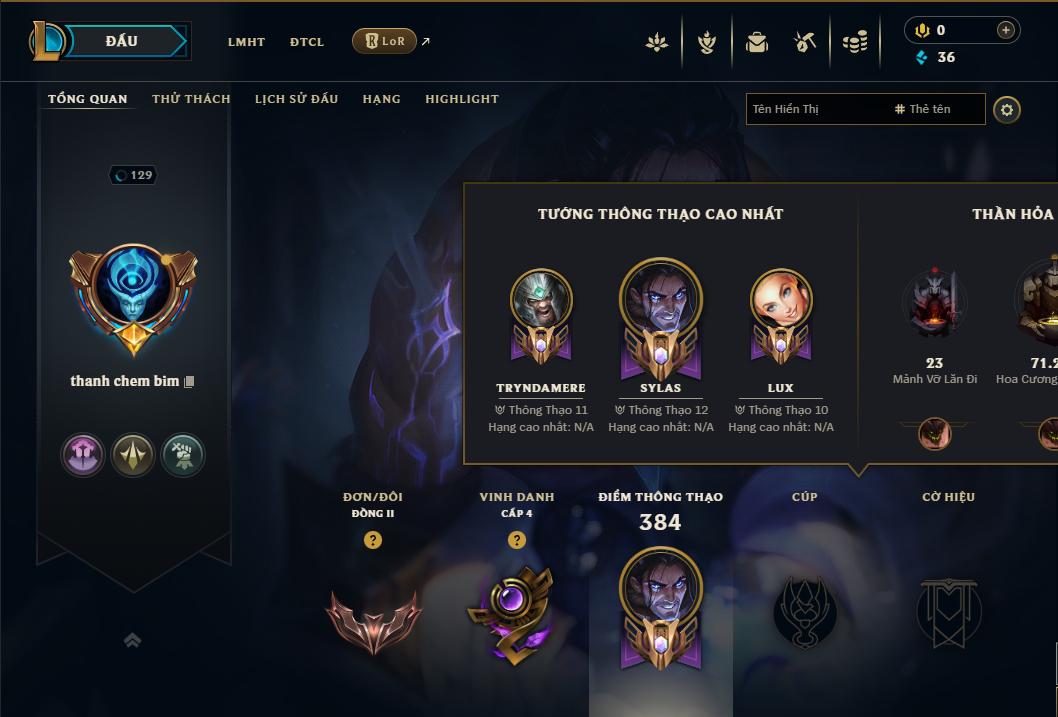Select the Lux mastery portrait
Viewport: 1058px width, 717px height.
coord(781,301)
